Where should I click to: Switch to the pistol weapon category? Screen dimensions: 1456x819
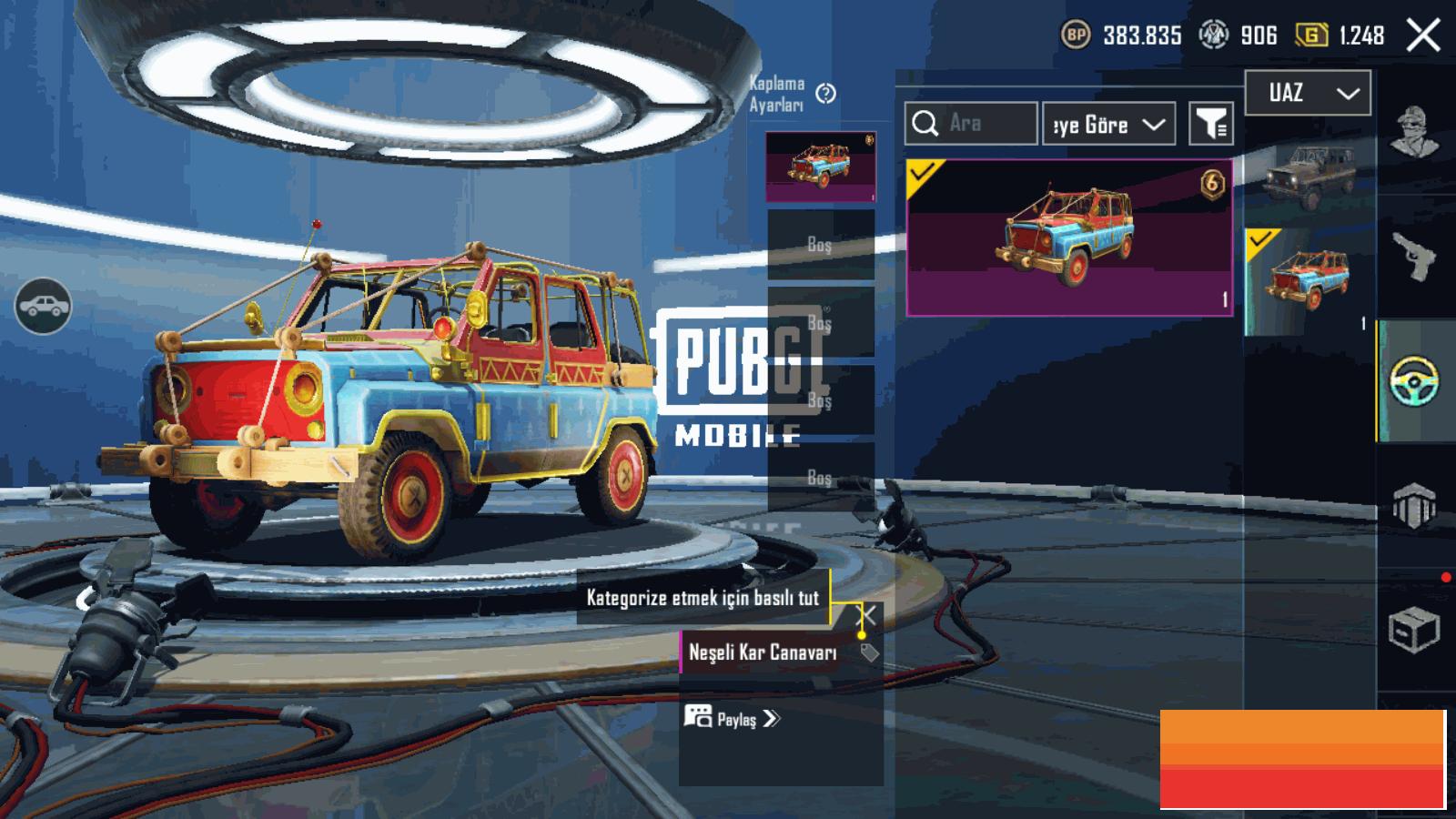point(1414,257)
